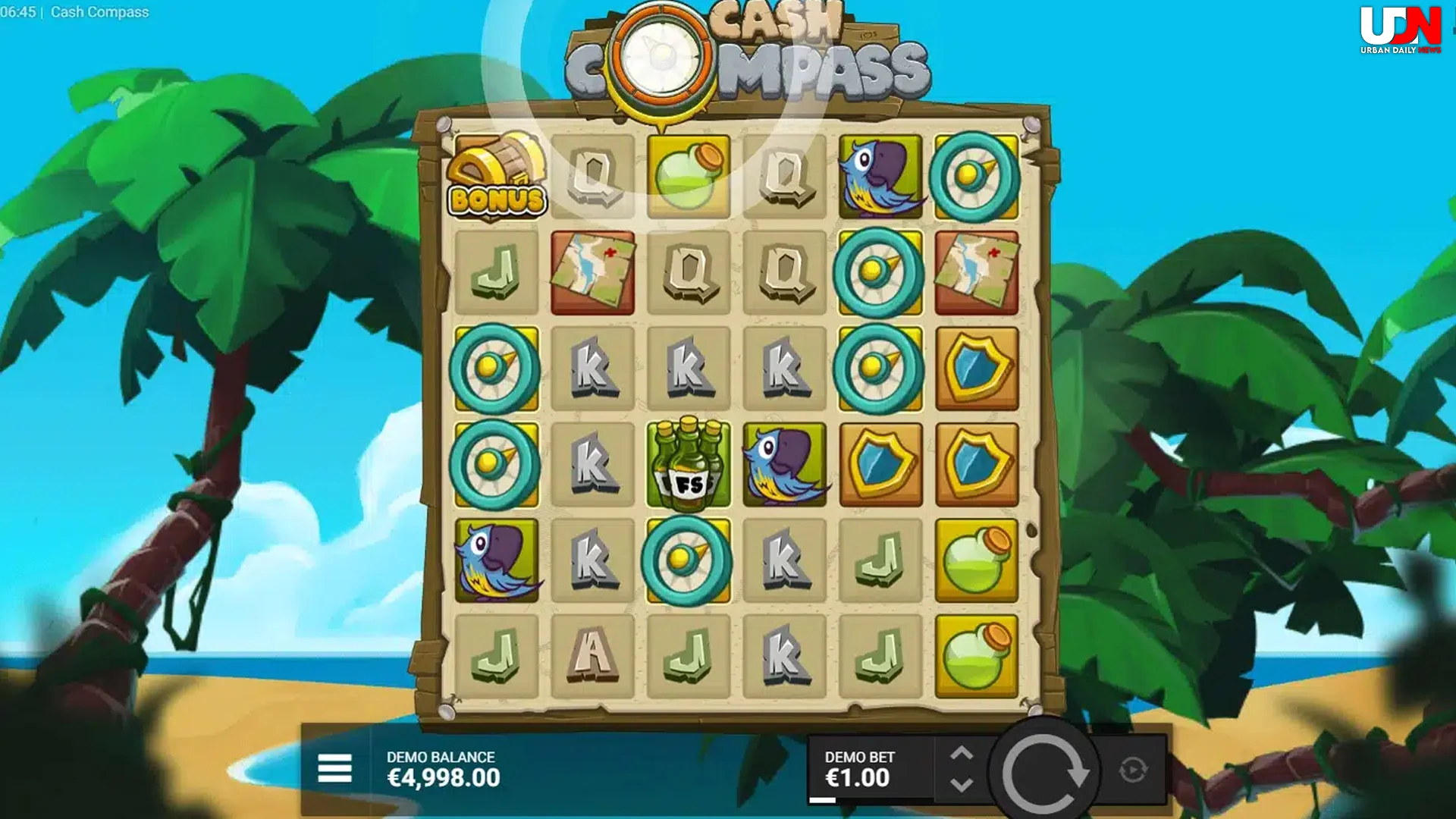Click the parrot symbol on the top row
This screenshot has height=819, width=1456.
click(880, 177)
